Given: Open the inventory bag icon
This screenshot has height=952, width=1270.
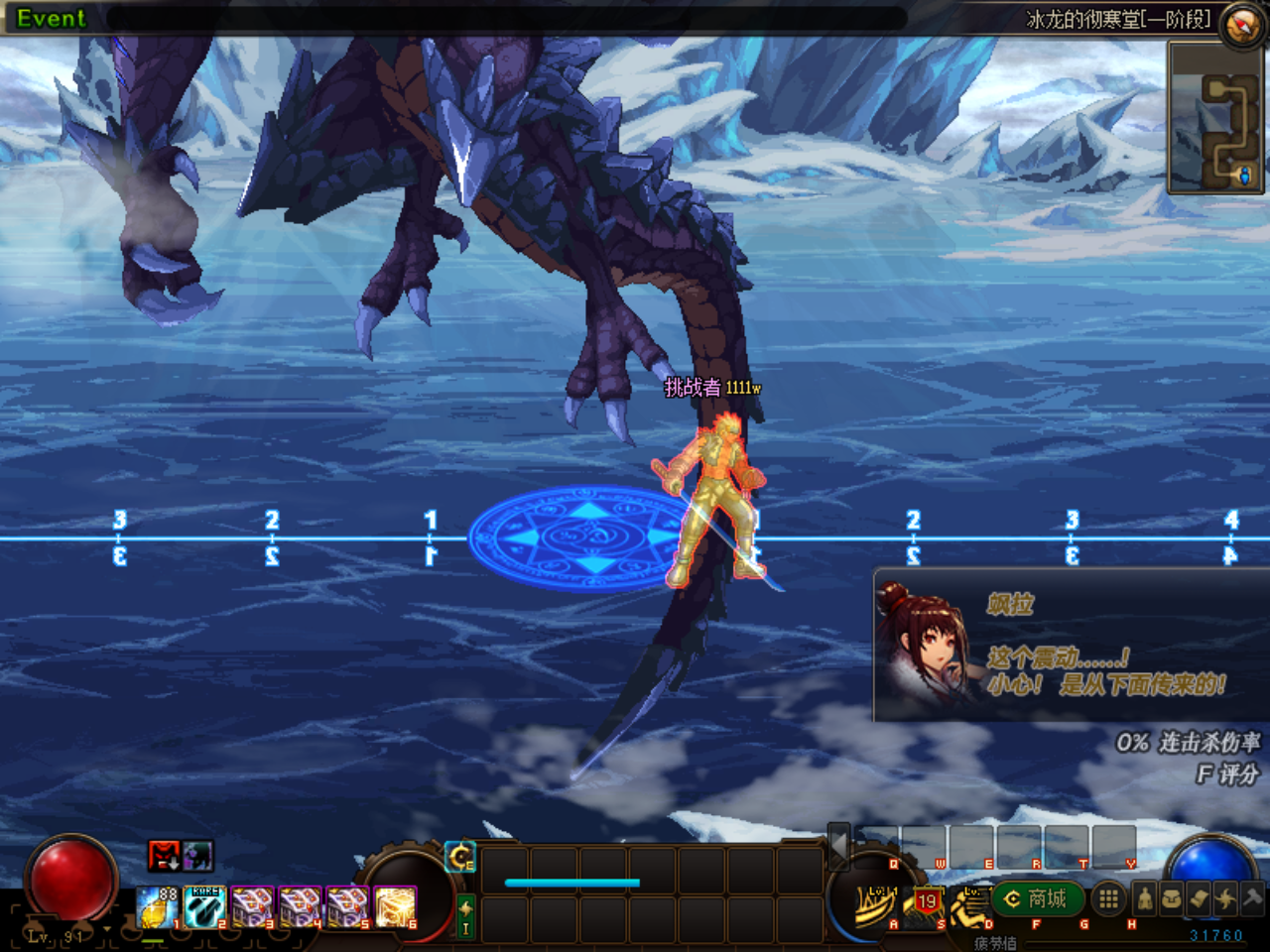Looking at the screenshot, I should [x=1169, y=899].
